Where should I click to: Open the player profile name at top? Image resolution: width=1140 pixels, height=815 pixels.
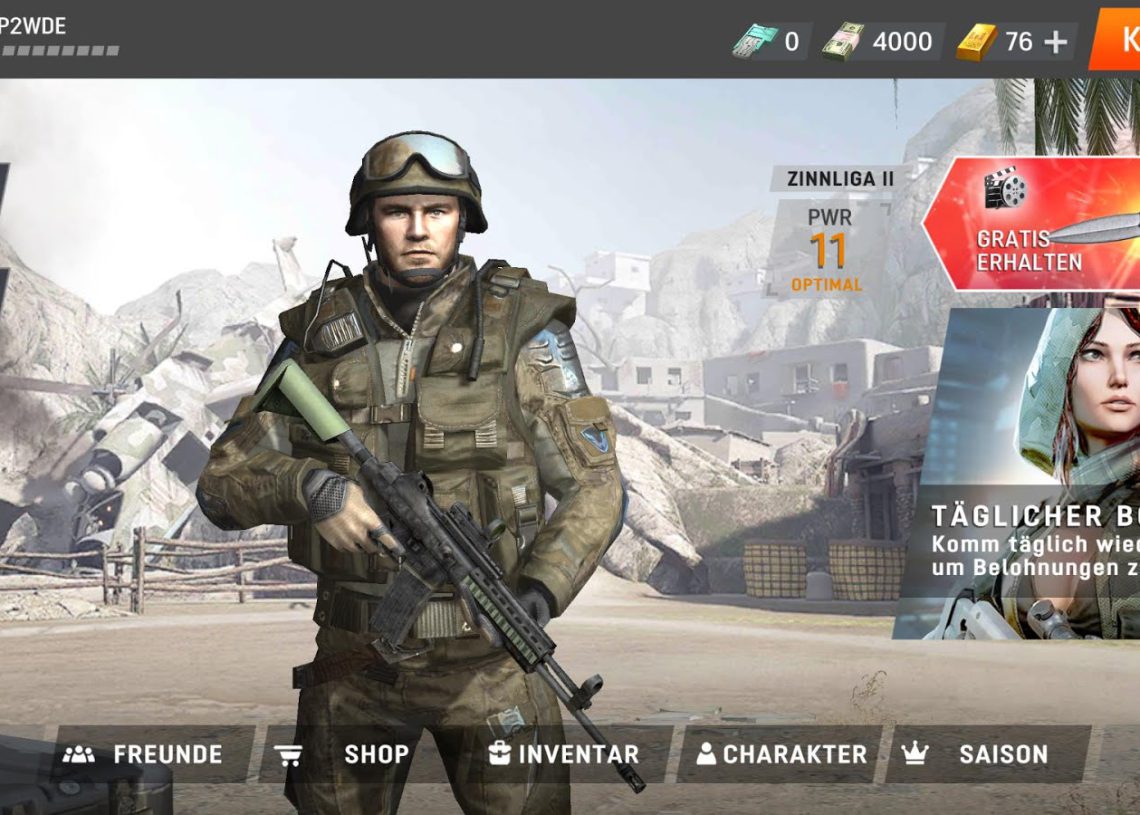pos(35,27)
